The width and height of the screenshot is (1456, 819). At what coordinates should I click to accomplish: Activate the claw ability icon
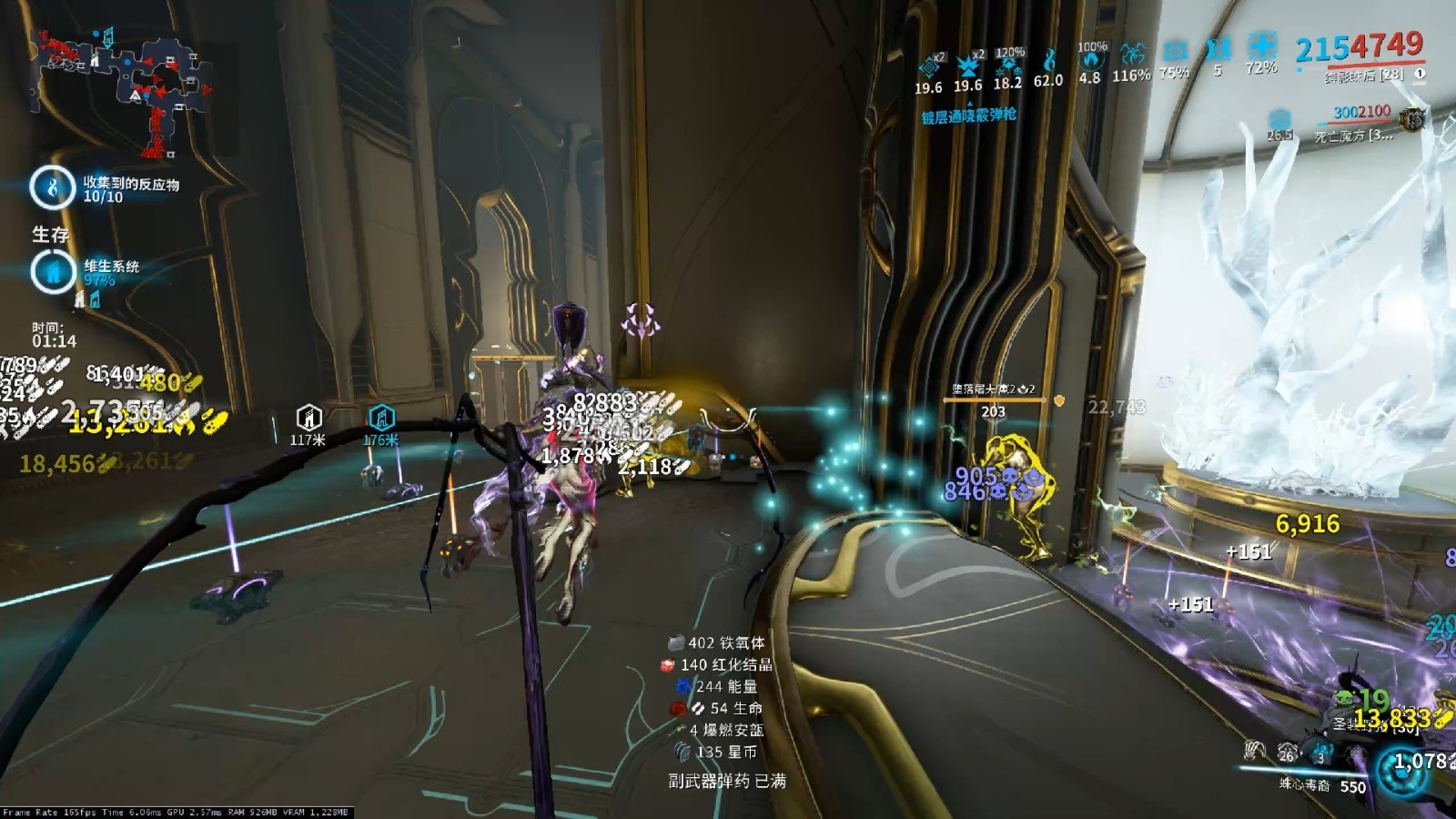pyautogui.click(x=1255, y=750)
